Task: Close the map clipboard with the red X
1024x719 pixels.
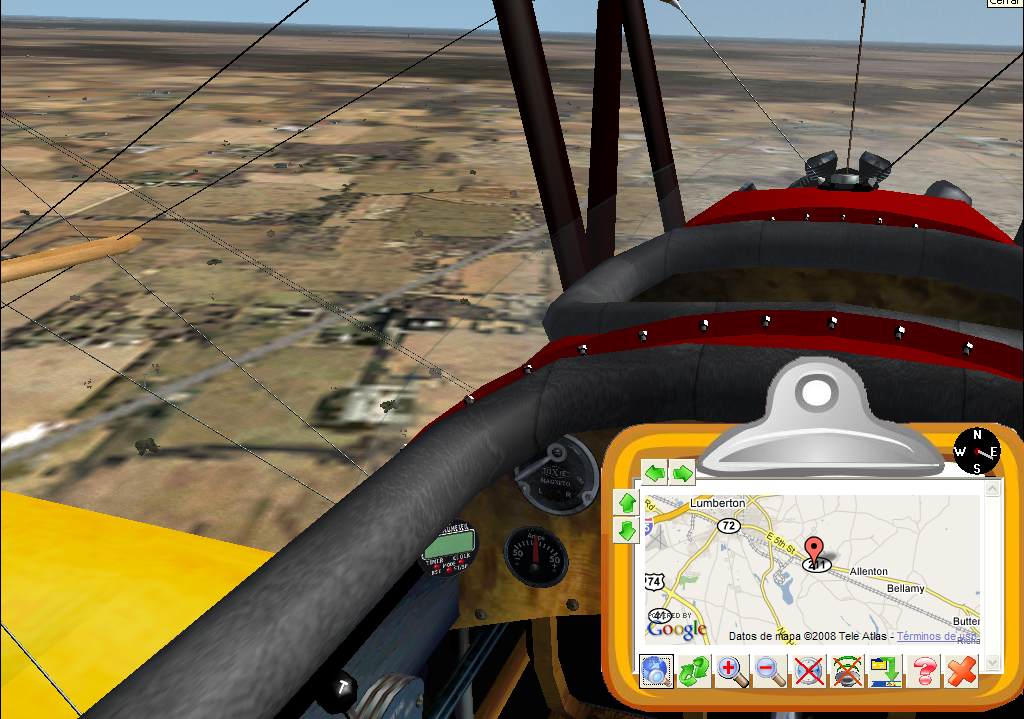Action: [961, 671]
